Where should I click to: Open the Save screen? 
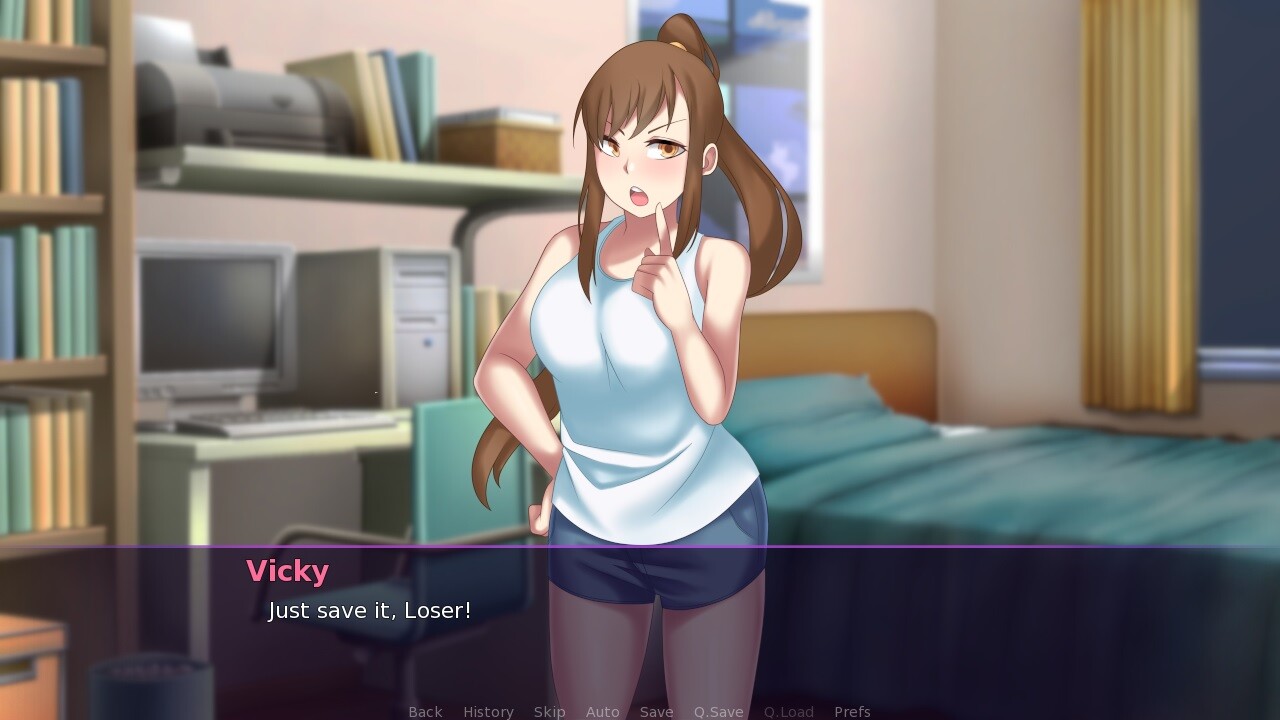656,711
